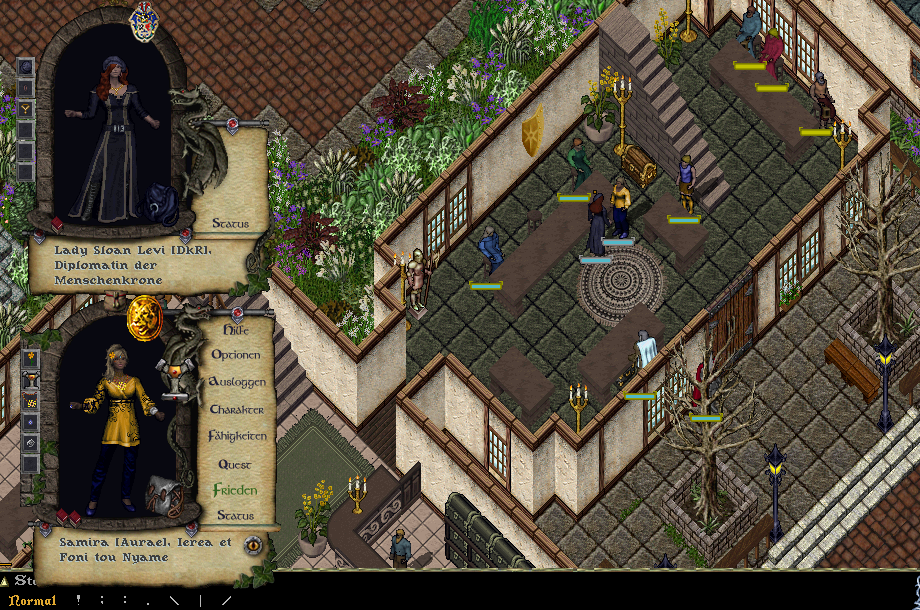
Task: Select the Normal chat mode label
Action: tap(32, 600)
